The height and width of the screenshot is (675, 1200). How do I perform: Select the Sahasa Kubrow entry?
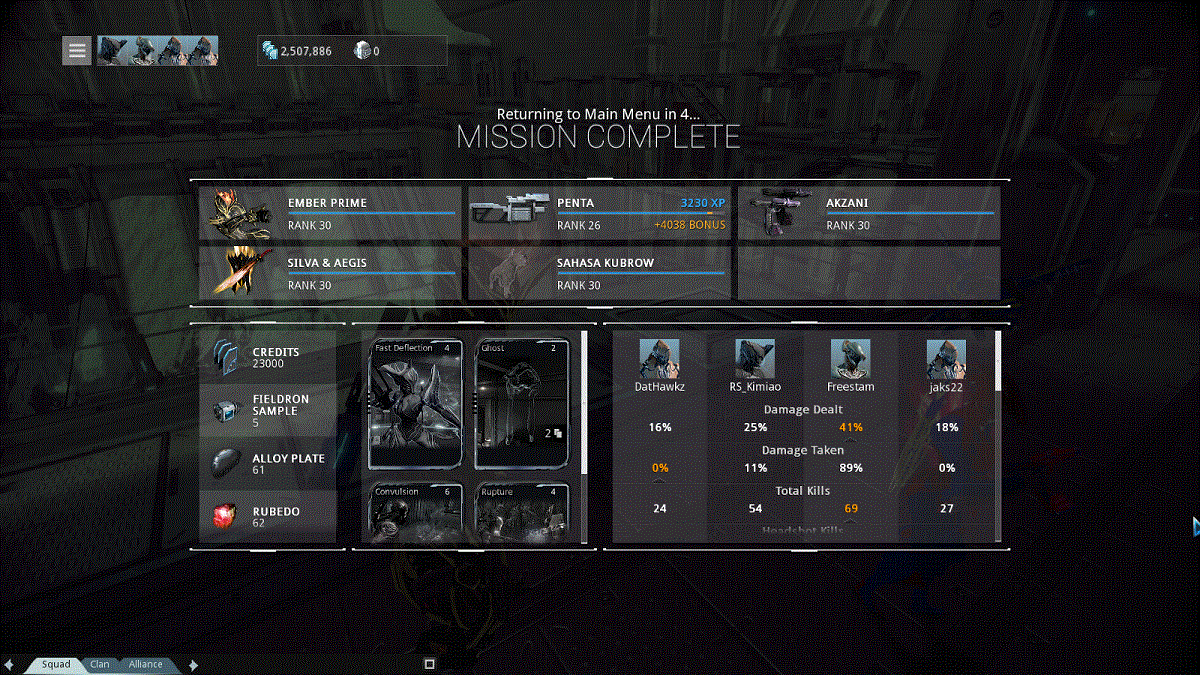pyautogui.click(x=599, y=273)
